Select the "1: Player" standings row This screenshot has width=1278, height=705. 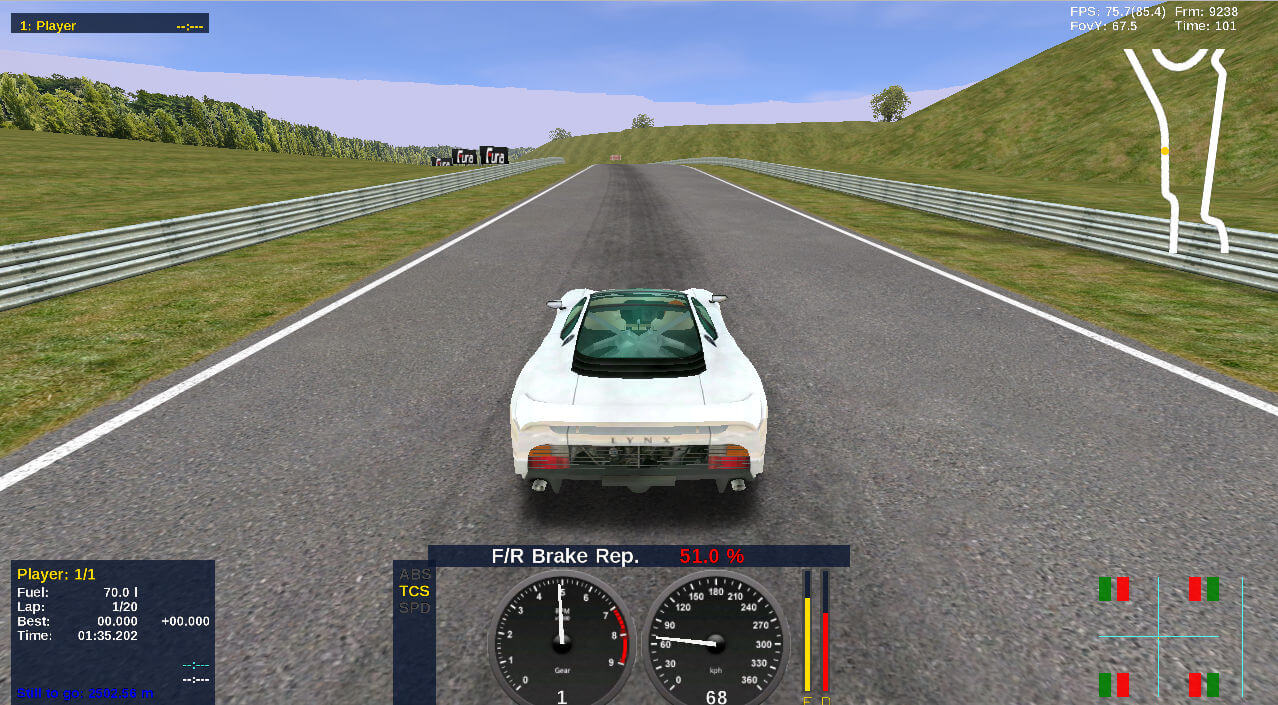pyautogui.click(x=110, y=25)
